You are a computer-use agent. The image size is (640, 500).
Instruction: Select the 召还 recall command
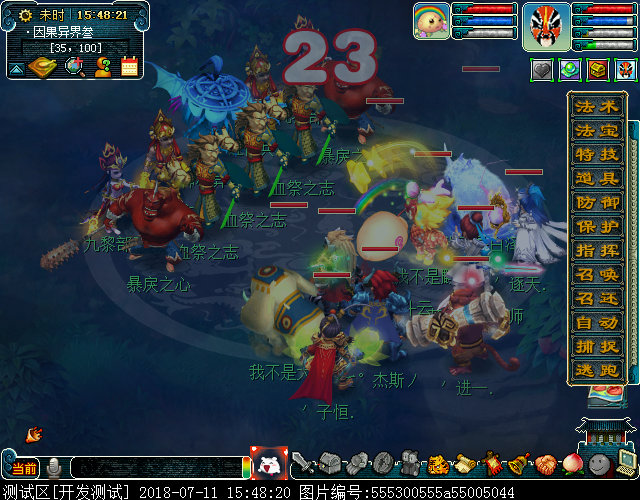click(596, 299)
